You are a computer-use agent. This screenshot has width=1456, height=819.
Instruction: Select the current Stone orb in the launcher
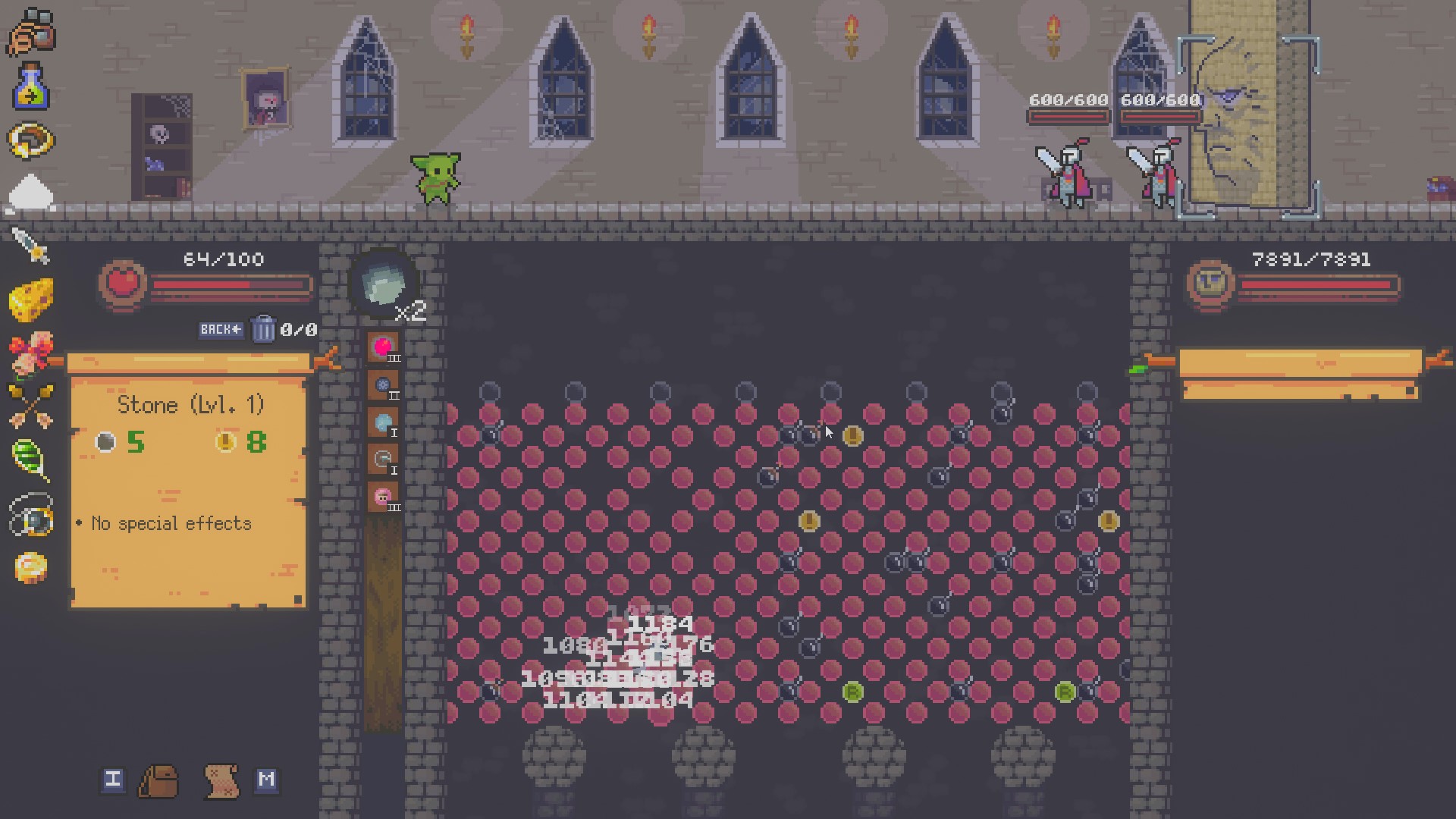coord(383,284)
